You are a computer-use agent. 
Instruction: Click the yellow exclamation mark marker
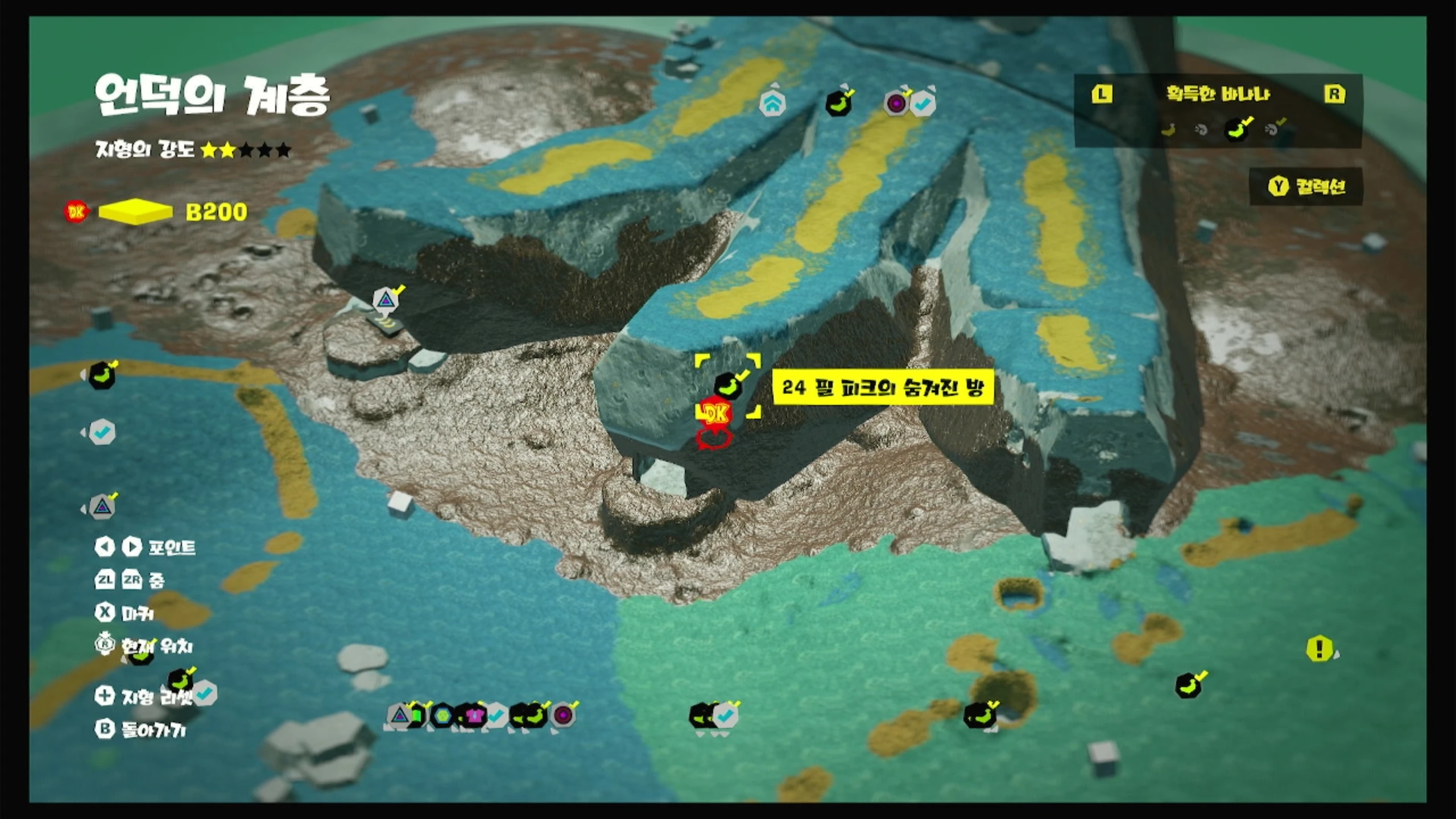(x=1319, y=648)
